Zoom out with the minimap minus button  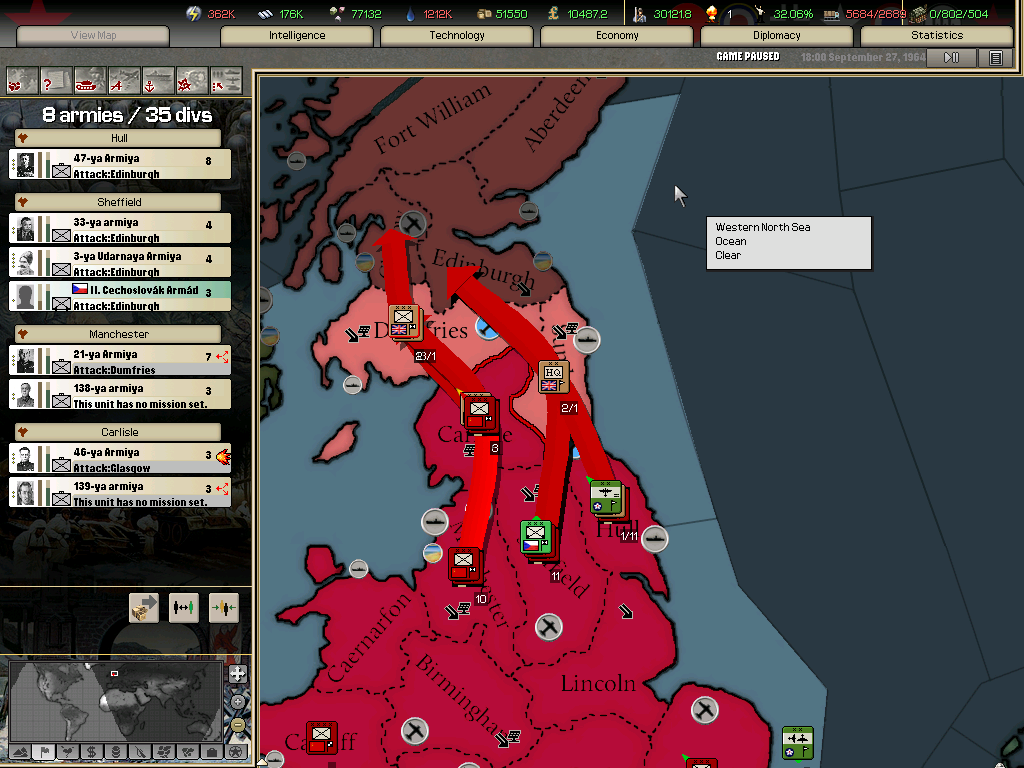pos(237,725)
